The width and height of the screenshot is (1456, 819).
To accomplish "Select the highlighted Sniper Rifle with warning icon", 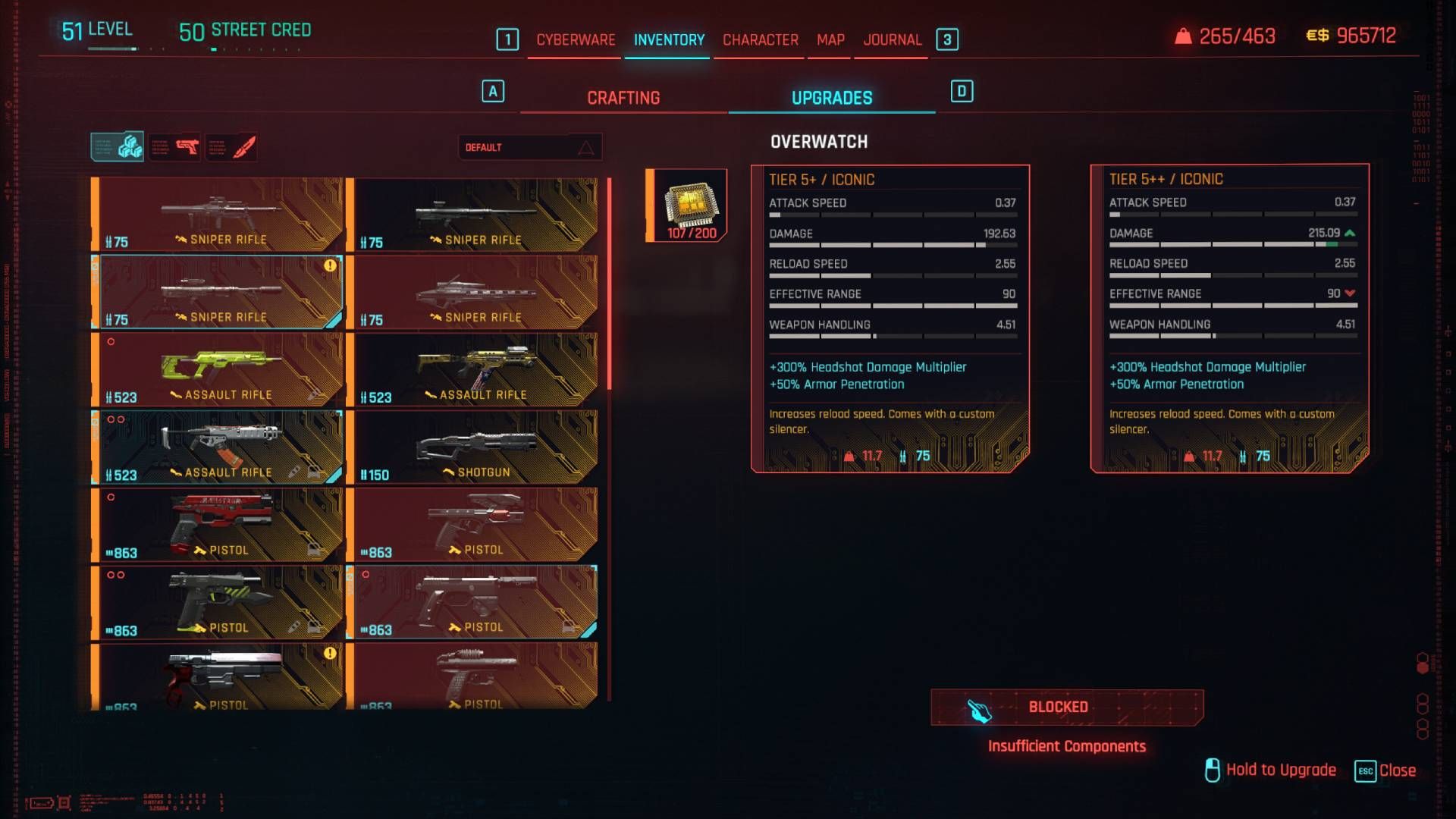I will (220, 292).
